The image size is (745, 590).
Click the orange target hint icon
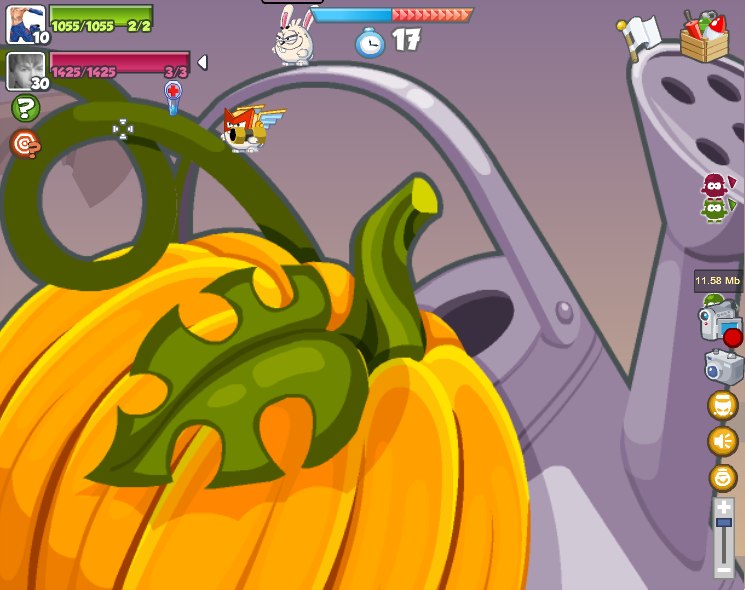[25, 144]
